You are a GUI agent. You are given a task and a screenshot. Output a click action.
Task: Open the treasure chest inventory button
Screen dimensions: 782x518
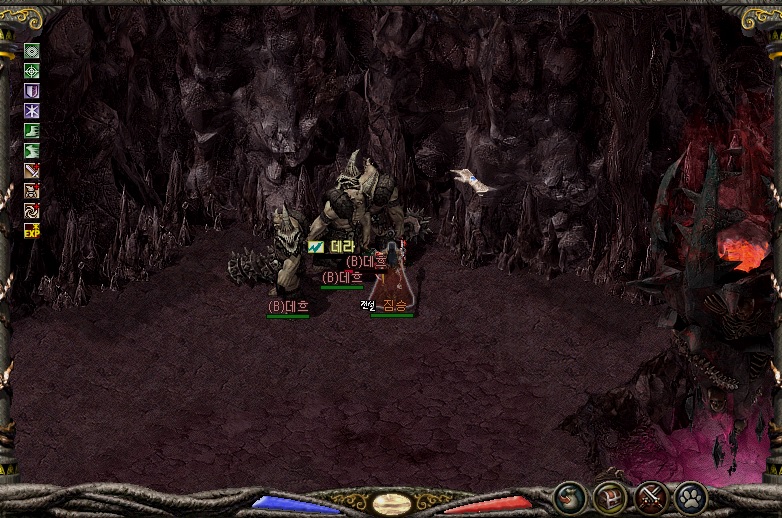(x=610, y=497)
